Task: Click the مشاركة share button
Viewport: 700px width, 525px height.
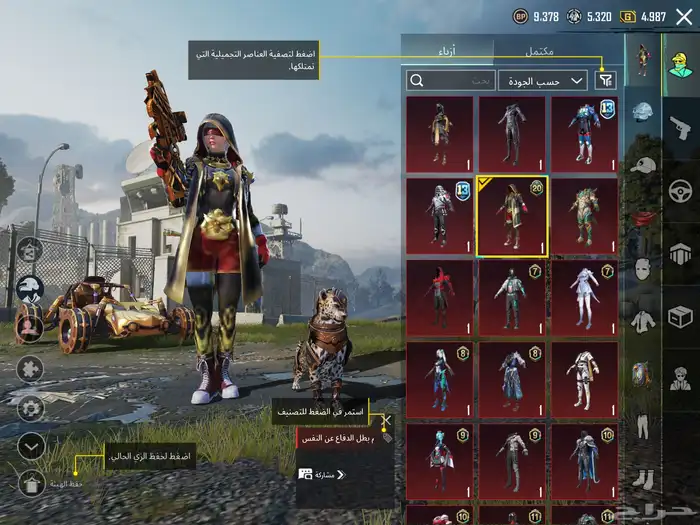Action: click(x=322, y=474)
